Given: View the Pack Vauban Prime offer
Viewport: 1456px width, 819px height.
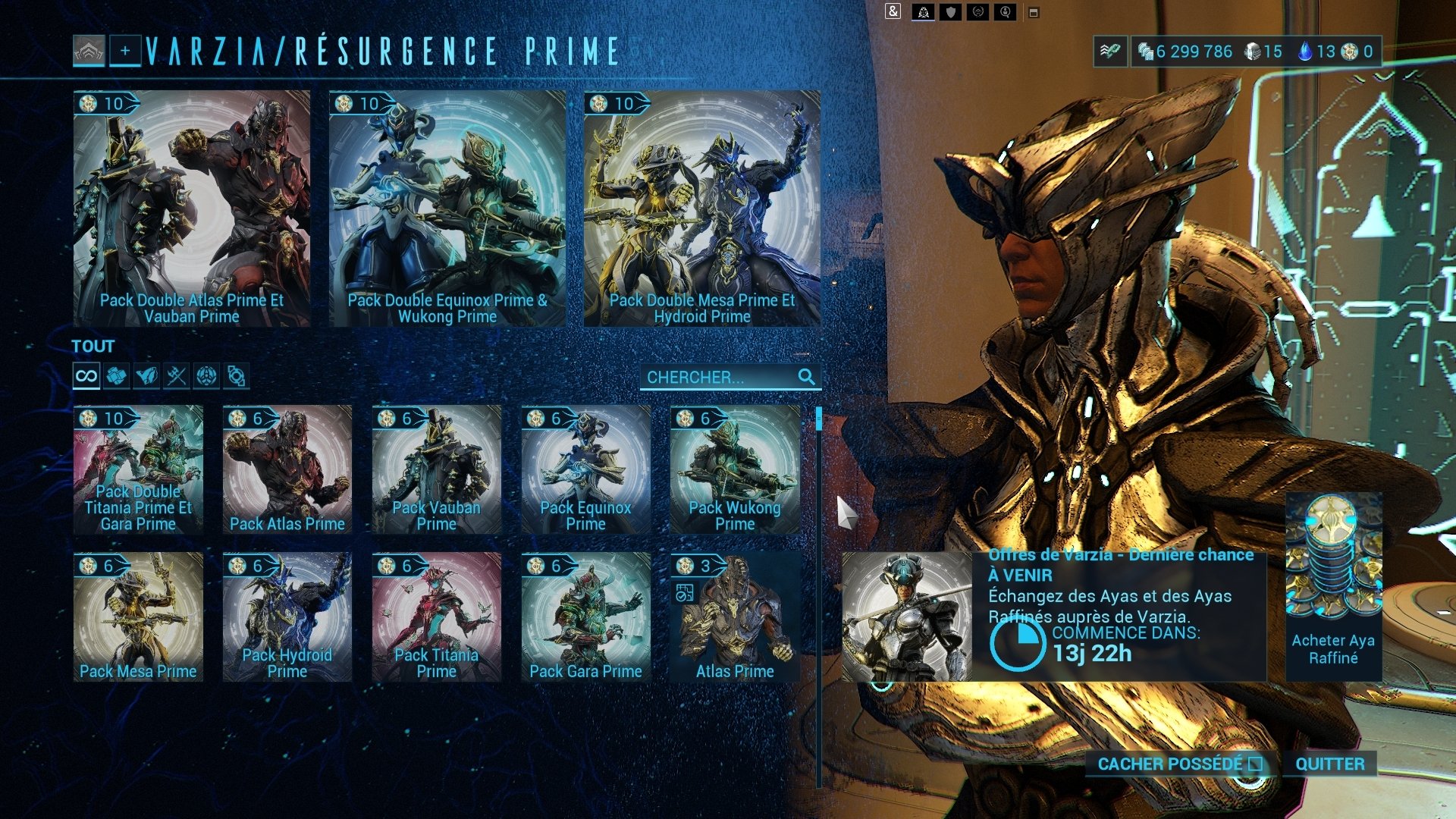Looking at the screenshot, I should (436, 469).
